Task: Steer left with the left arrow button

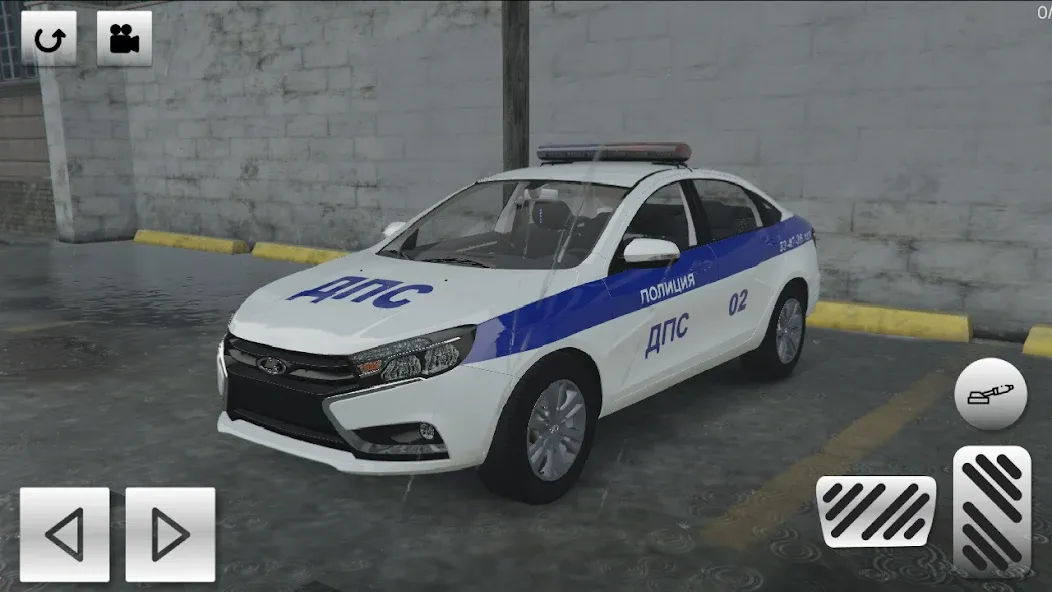Action: pos(64,534)
